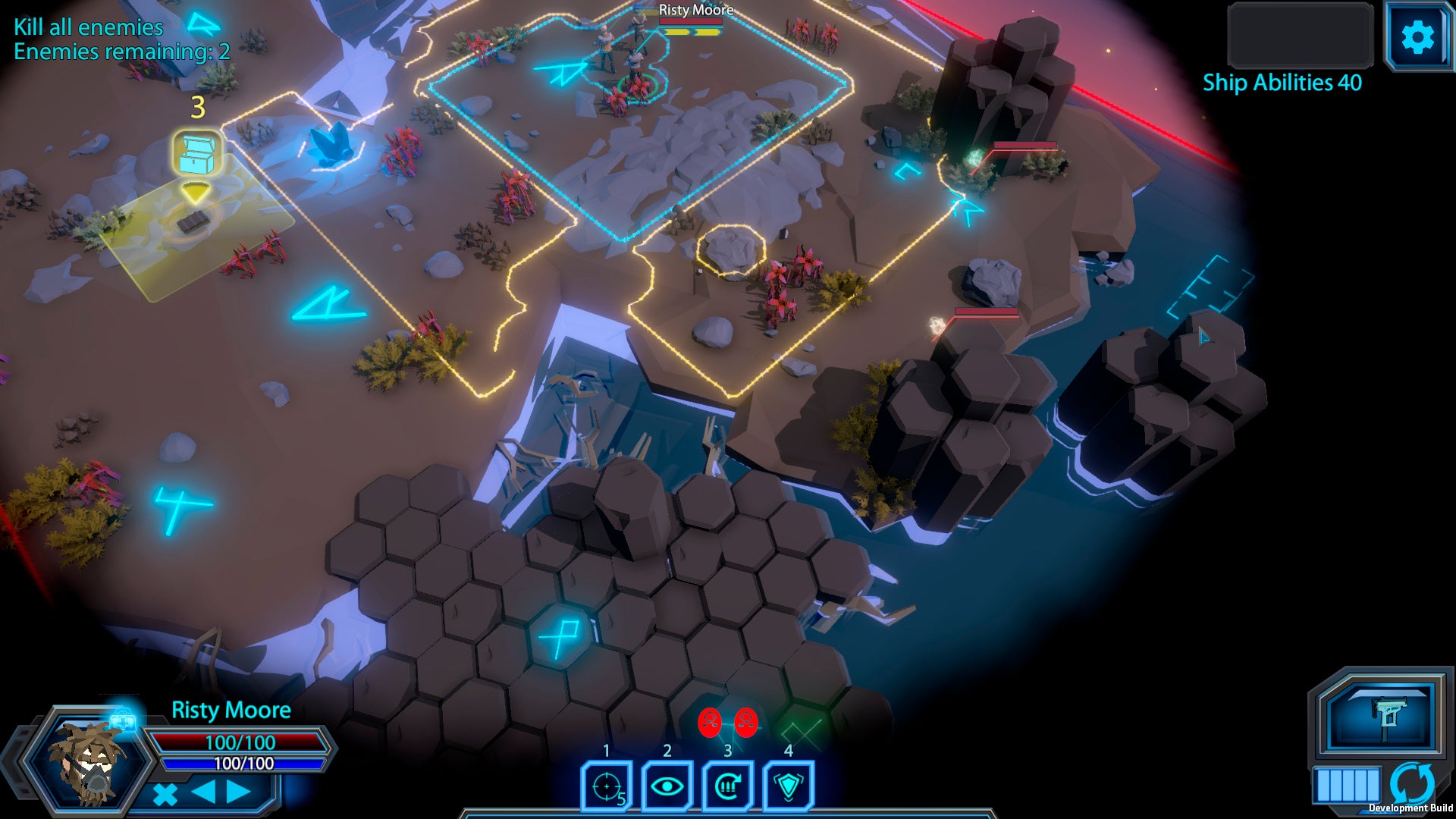
Task: Click the first red enemy target icon
Action: (710, 723)
